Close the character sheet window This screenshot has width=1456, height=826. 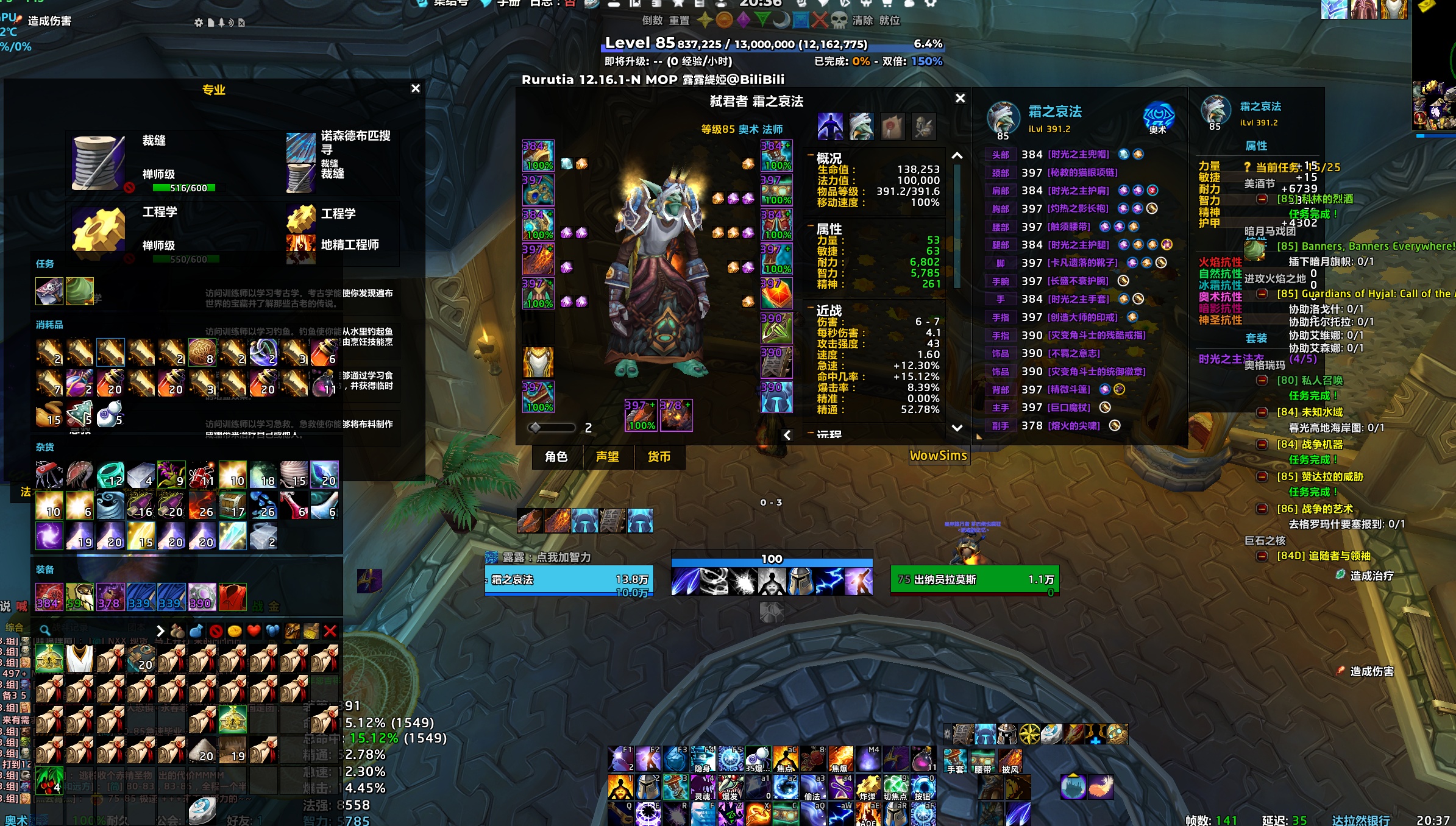[960, 98]
